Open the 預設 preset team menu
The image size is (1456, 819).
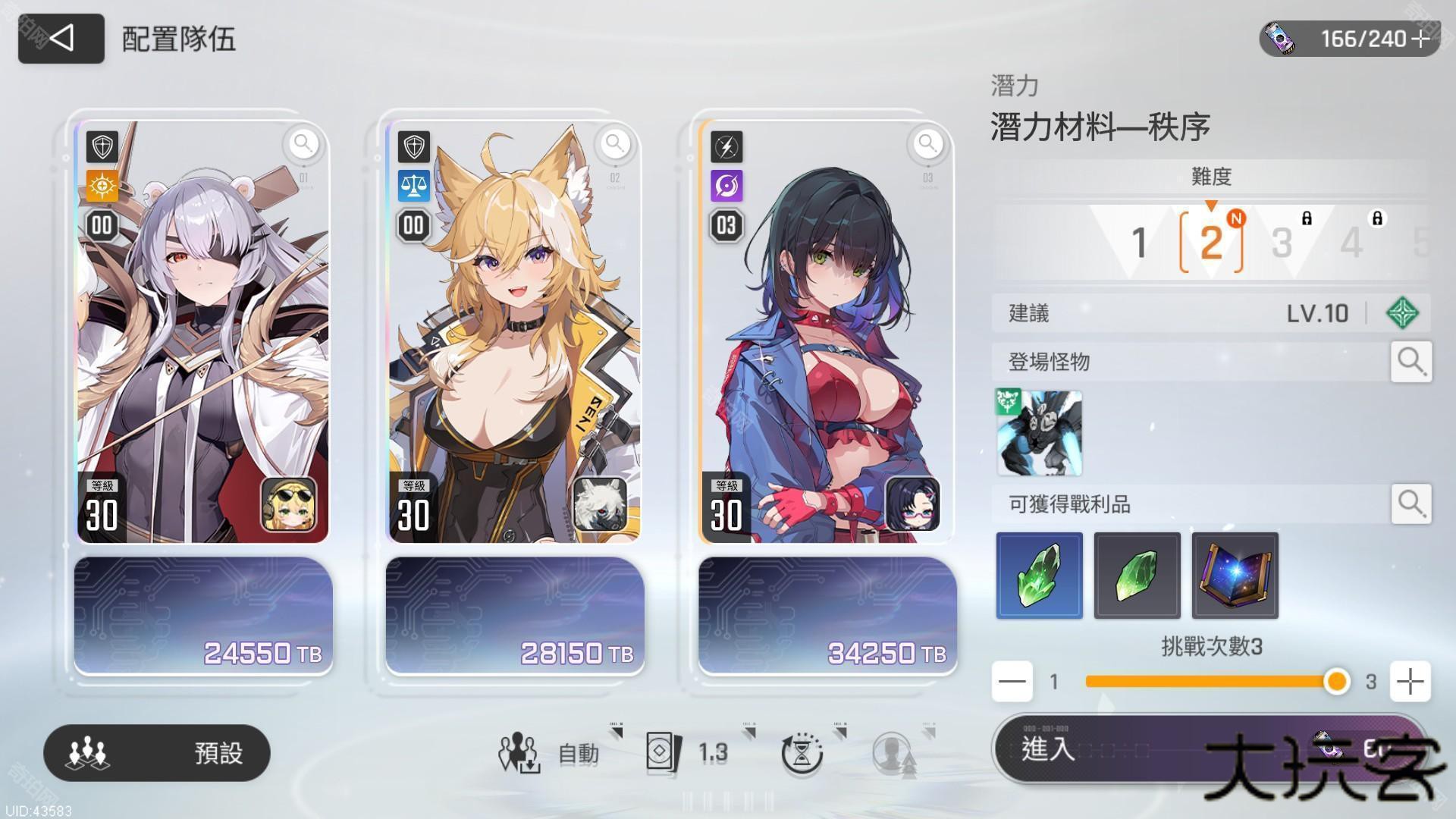coord(157,753)
